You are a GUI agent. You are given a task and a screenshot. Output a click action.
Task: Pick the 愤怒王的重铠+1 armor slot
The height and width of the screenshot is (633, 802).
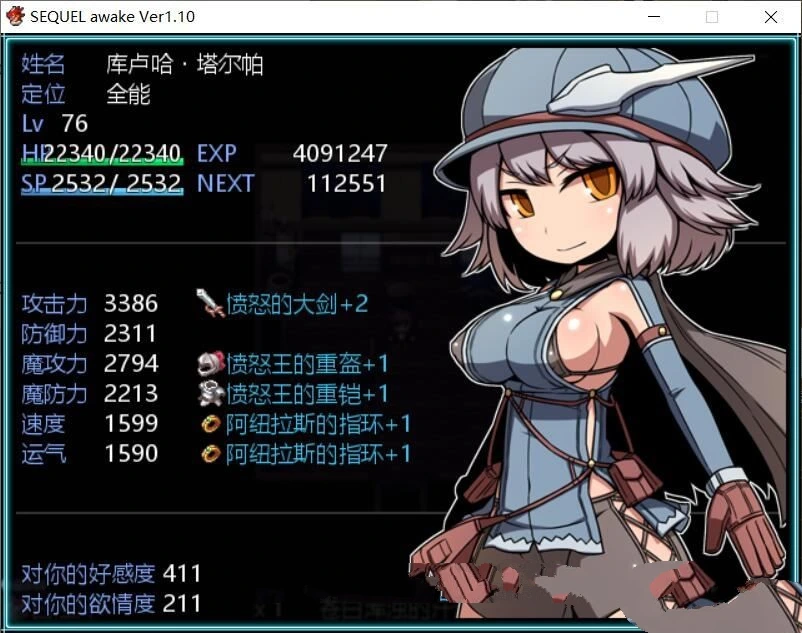click(x=295, y=394)
